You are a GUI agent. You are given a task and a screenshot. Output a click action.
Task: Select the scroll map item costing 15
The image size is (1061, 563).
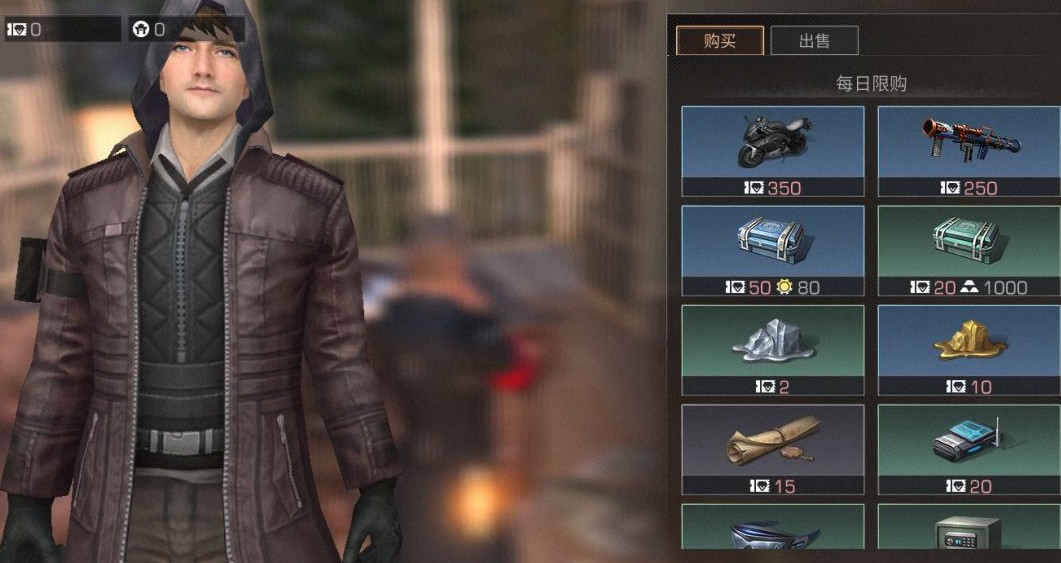(773, 448)
